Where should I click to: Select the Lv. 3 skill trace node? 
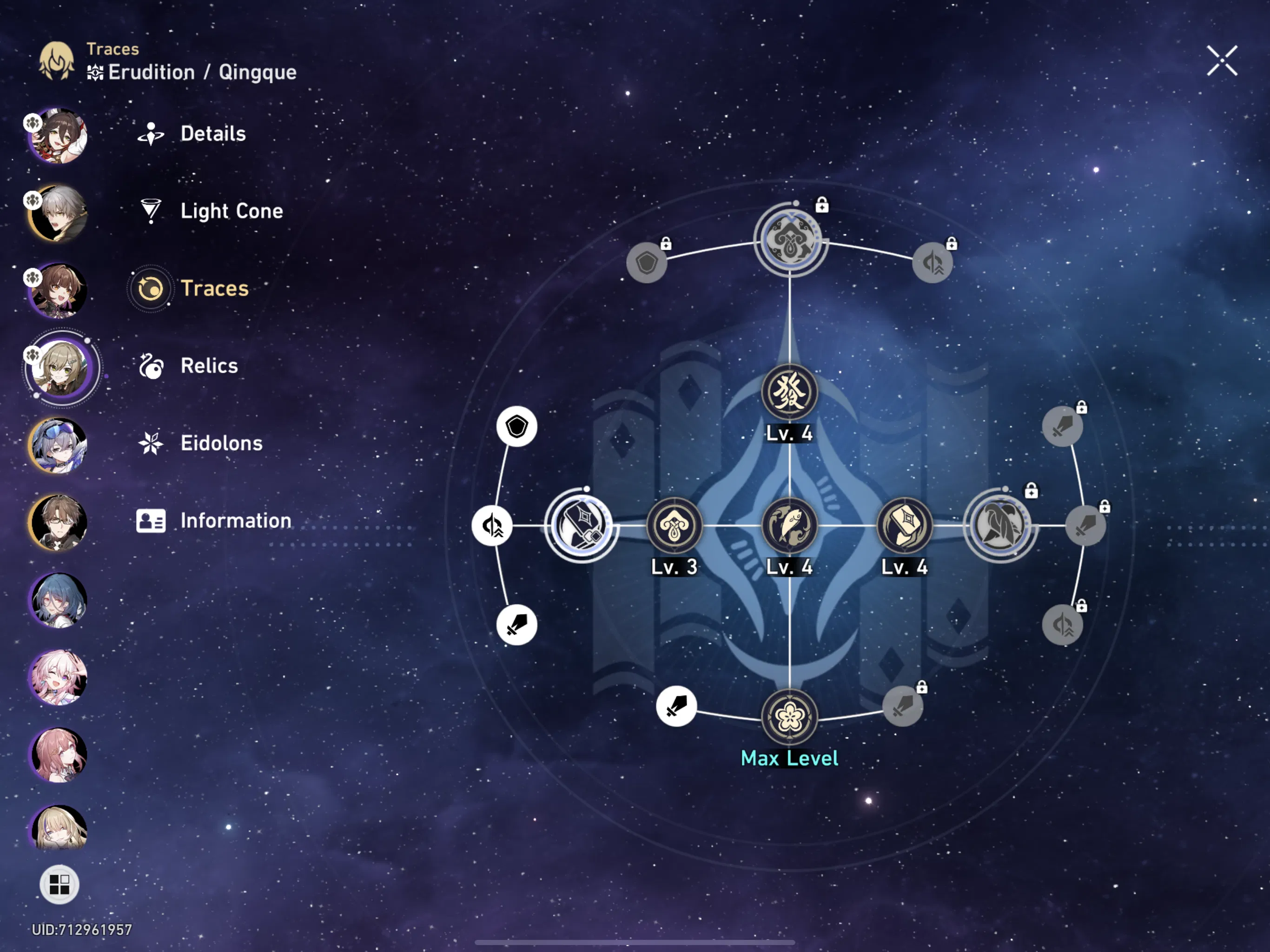(675, 524)
